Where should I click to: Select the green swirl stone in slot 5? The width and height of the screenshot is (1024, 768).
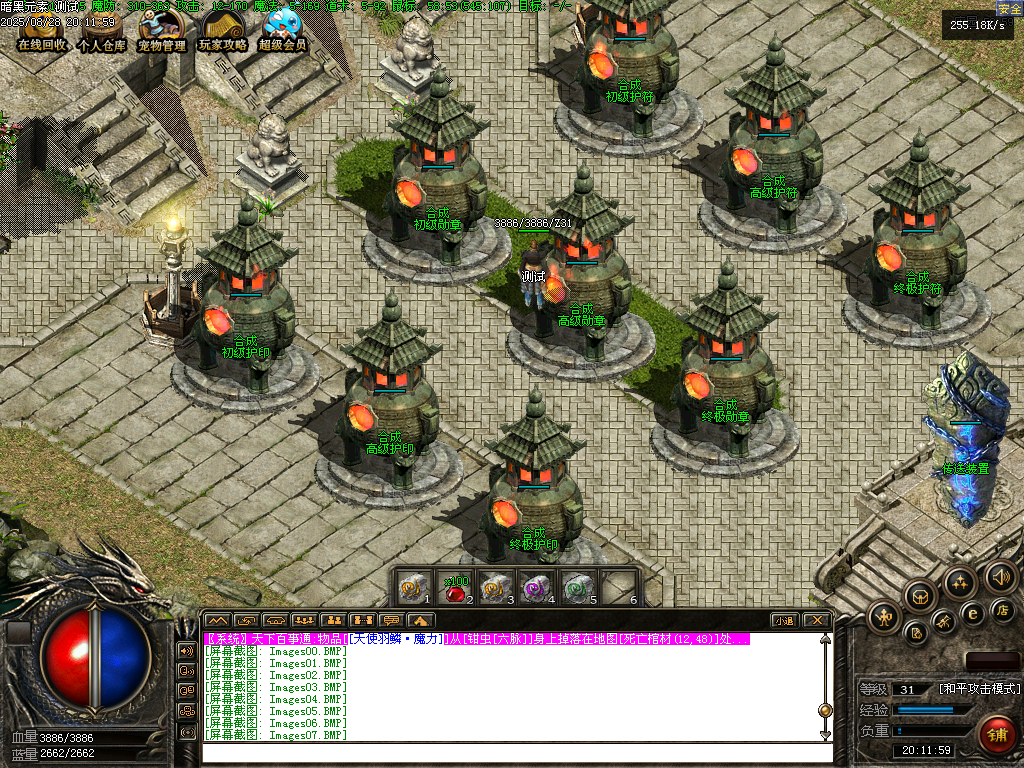(x=577, y=588)
